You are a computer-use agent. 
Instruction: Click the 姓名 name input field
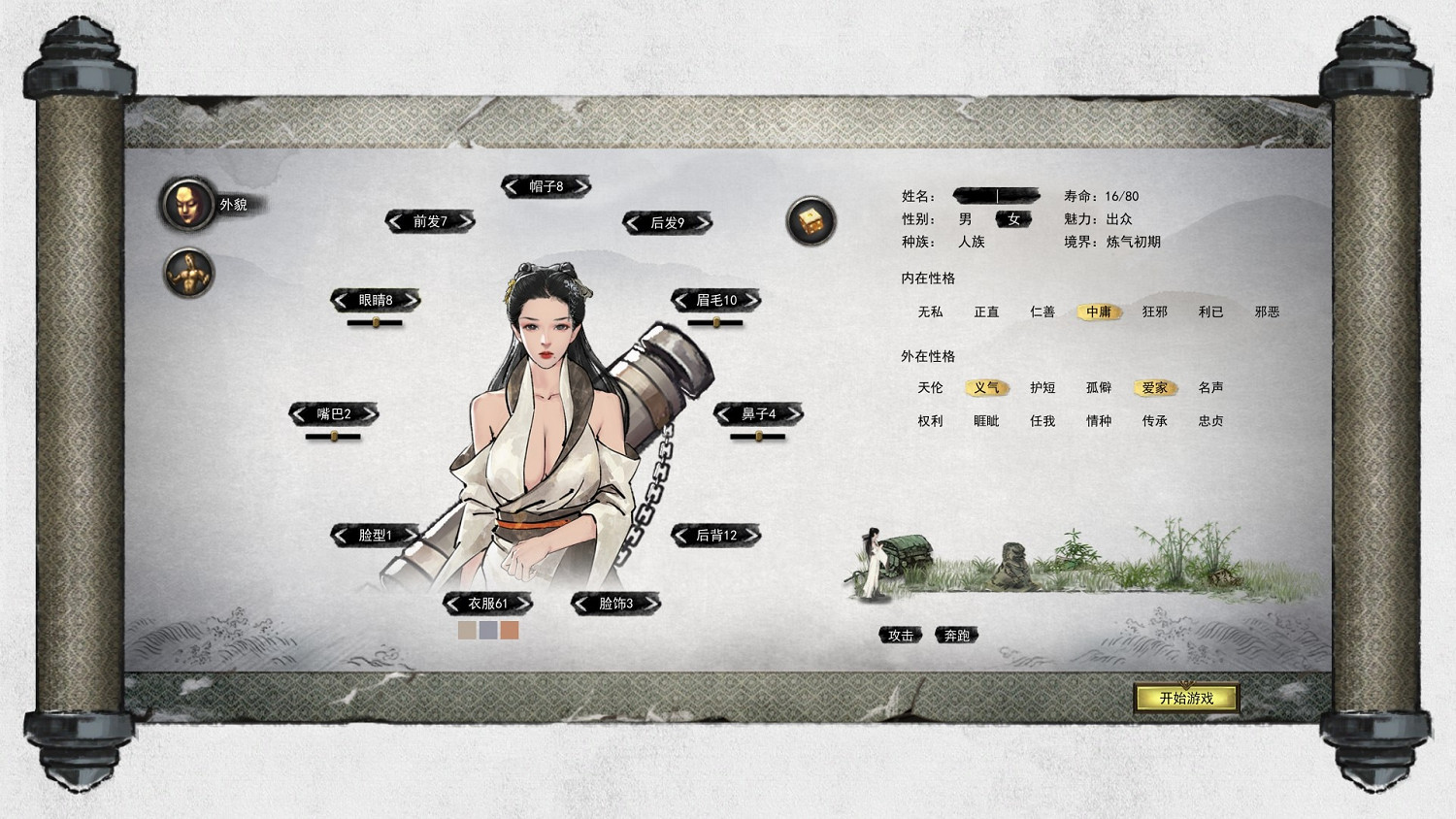[x=997, y=195]
